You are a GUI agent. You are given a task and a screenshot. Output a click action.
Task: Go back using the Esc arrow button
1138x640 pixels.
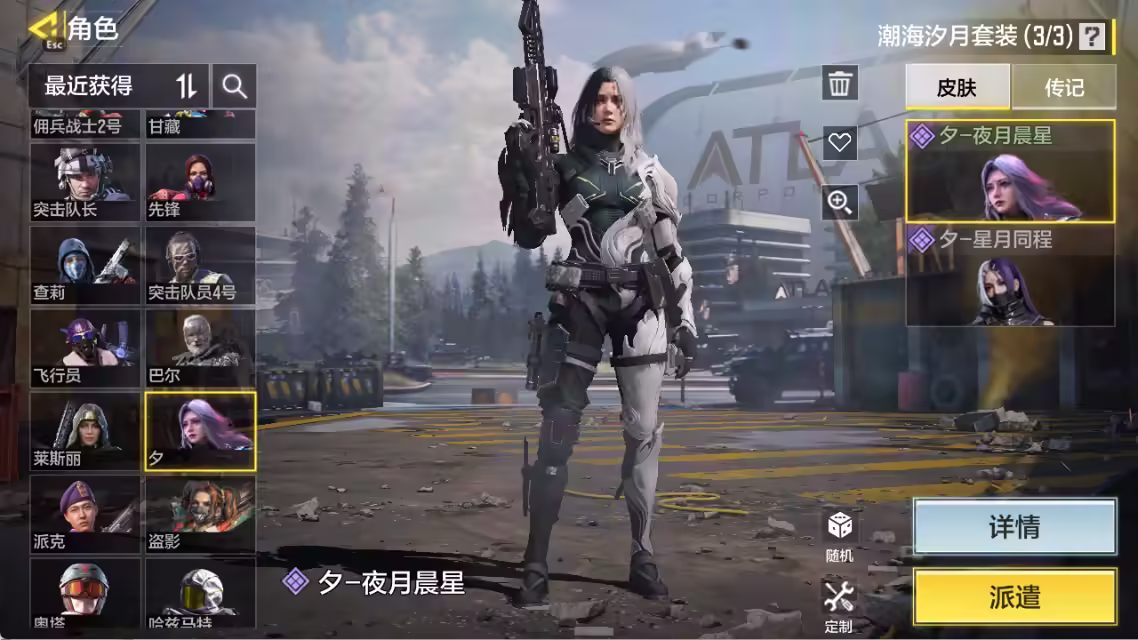tap(43, 28)
